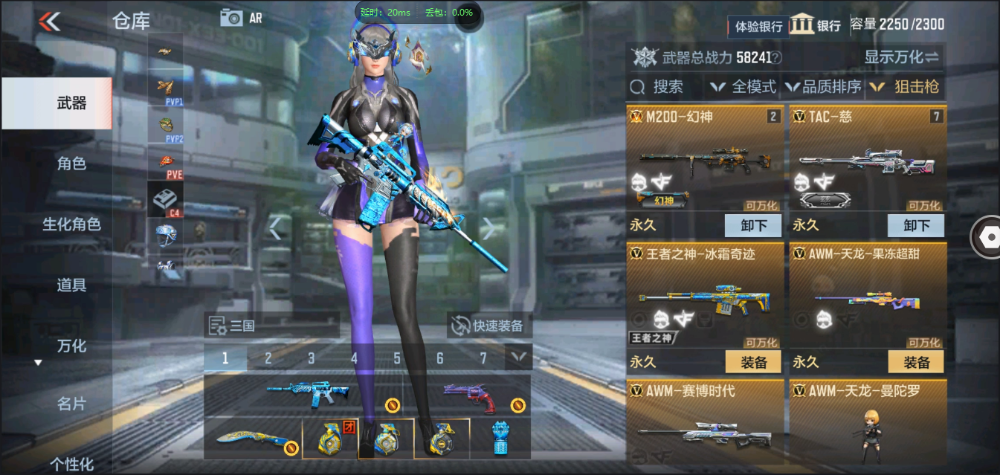Equip the 王者之神-冰霜奇迹 rifle
This screenshot has width=1000, height=475.
[x=752, y=362]
